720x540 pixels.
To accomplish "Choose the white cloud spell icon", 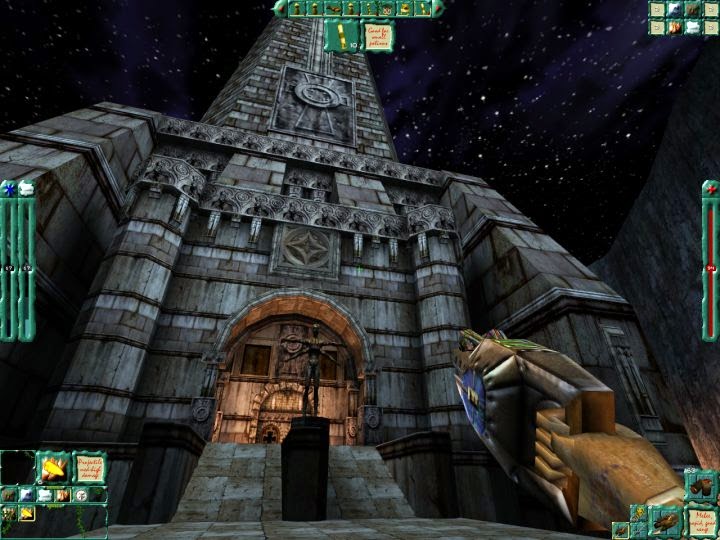I will pyautogui.click(x=45, y=495).
